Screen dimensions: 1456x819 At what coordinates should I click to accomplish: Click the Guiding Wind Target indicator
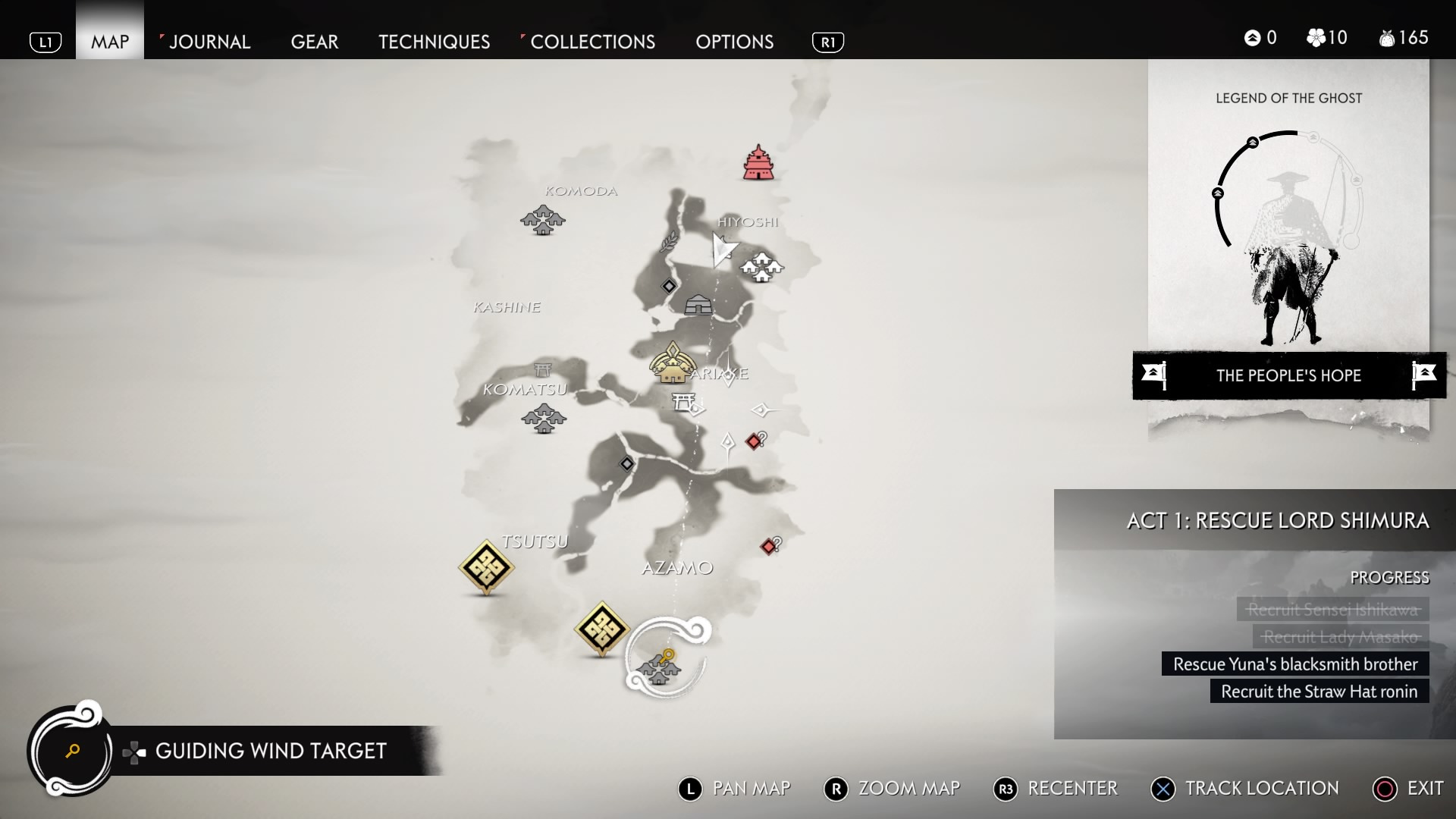click(x=271, y=751)
